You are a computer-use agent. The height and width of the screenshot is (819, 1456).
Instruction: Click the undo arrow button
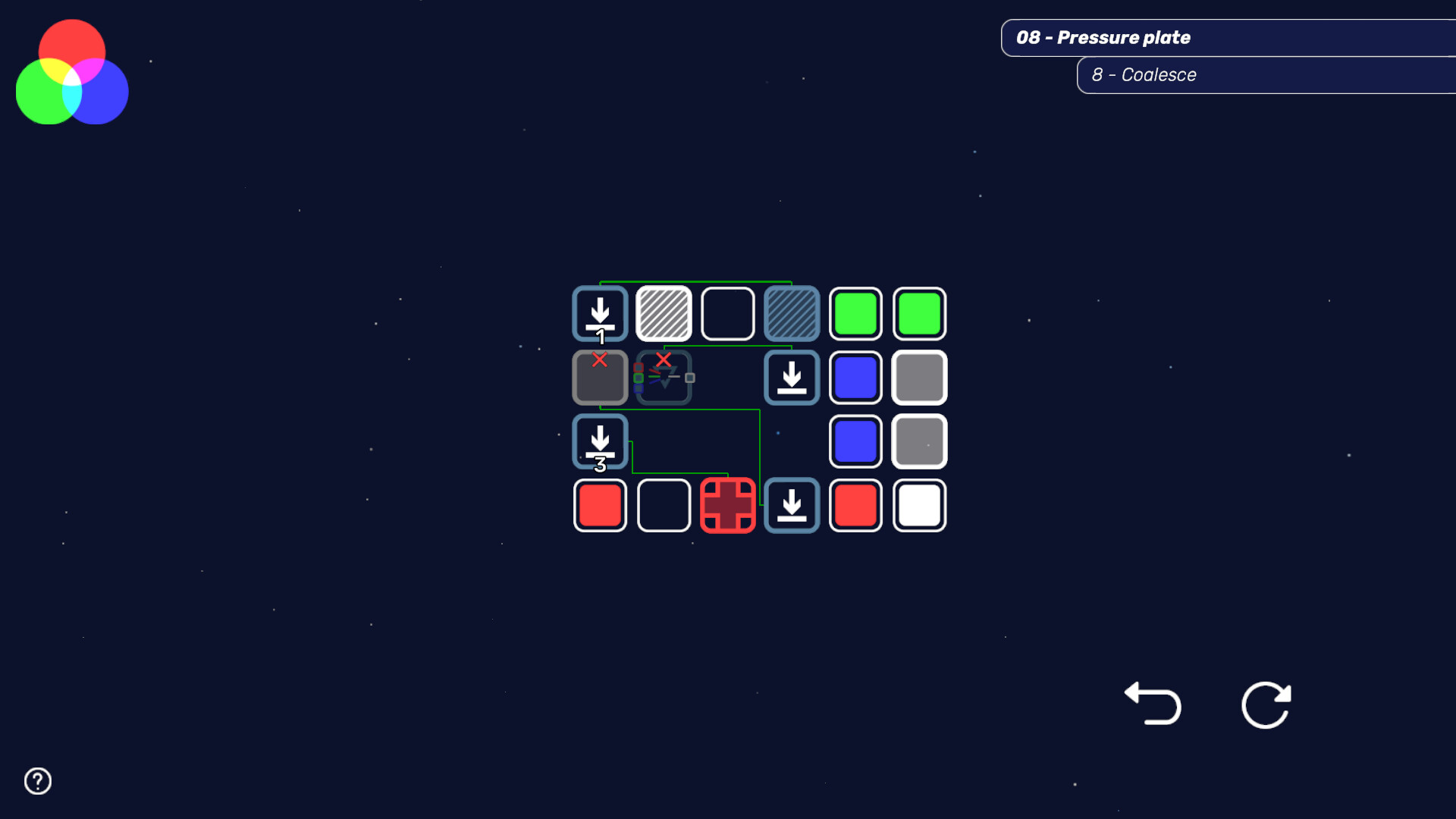[1153, 705]
